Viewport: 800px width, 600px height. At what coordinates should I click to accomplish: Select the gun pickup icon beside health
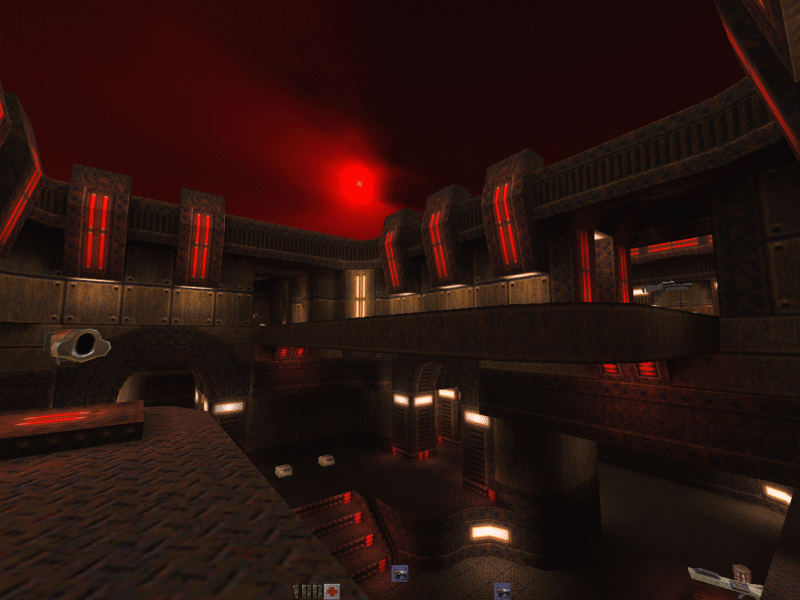pyautogui.click(x=400, y=573)
